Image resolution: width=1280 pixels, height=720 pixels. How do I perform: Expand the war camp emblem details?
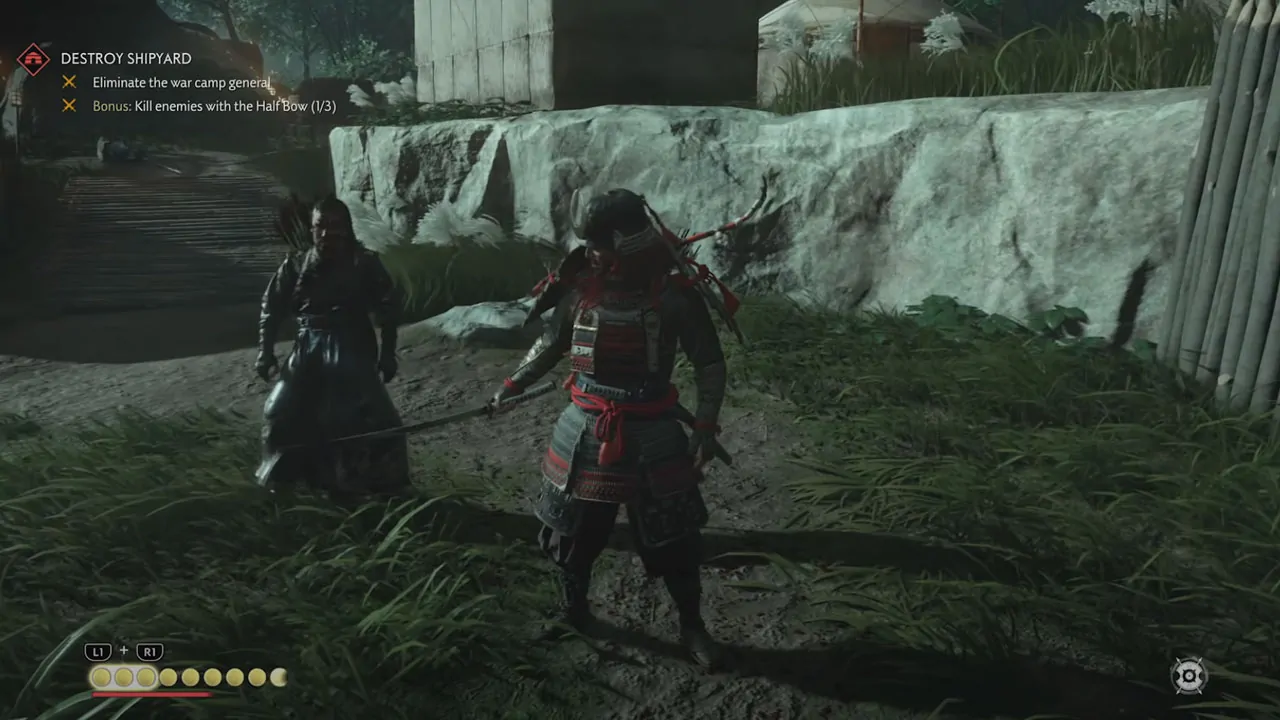[x=34, y=58]
